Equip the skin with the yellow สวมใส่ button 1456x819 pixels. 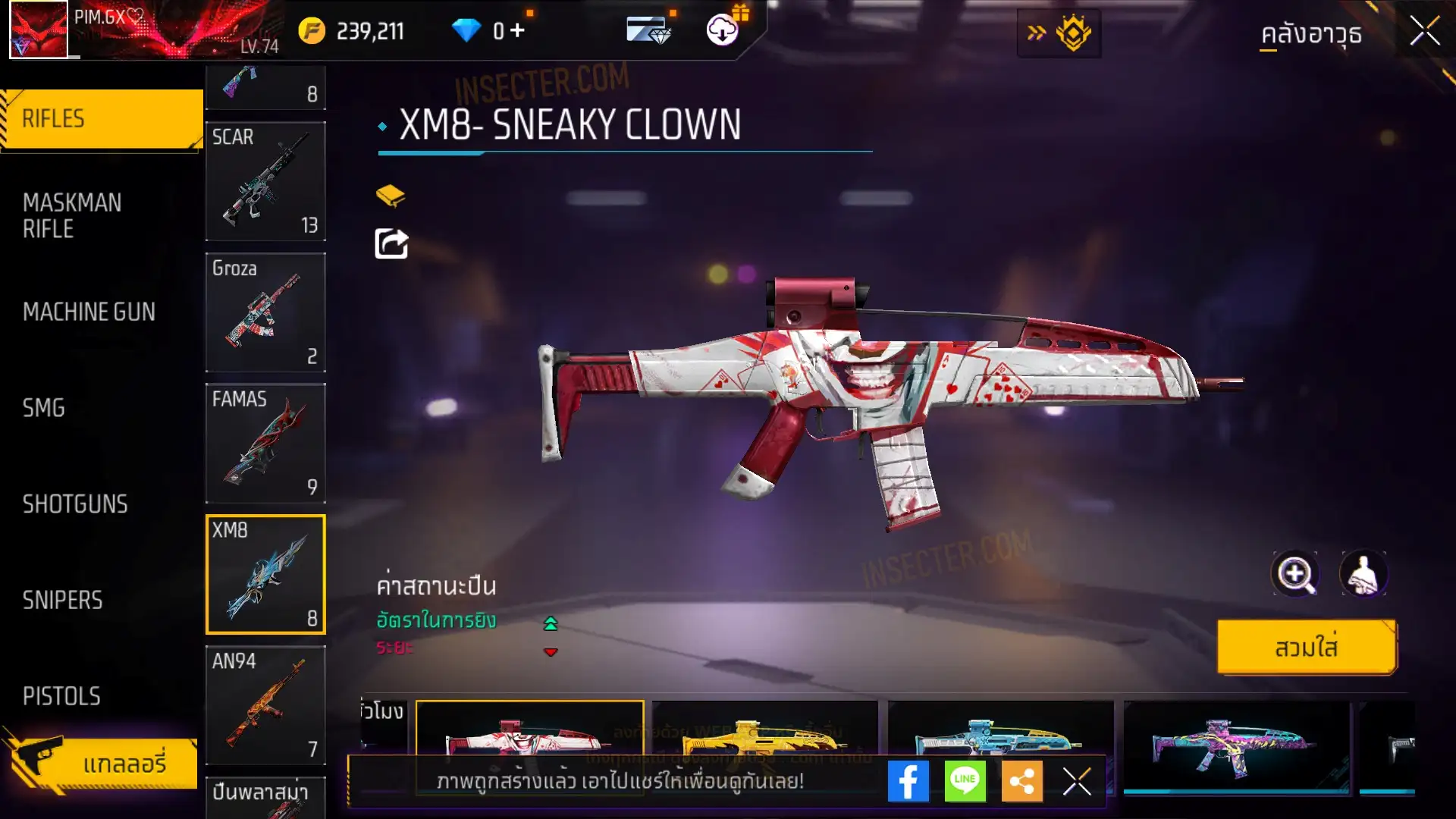(x=1306, y=648)
